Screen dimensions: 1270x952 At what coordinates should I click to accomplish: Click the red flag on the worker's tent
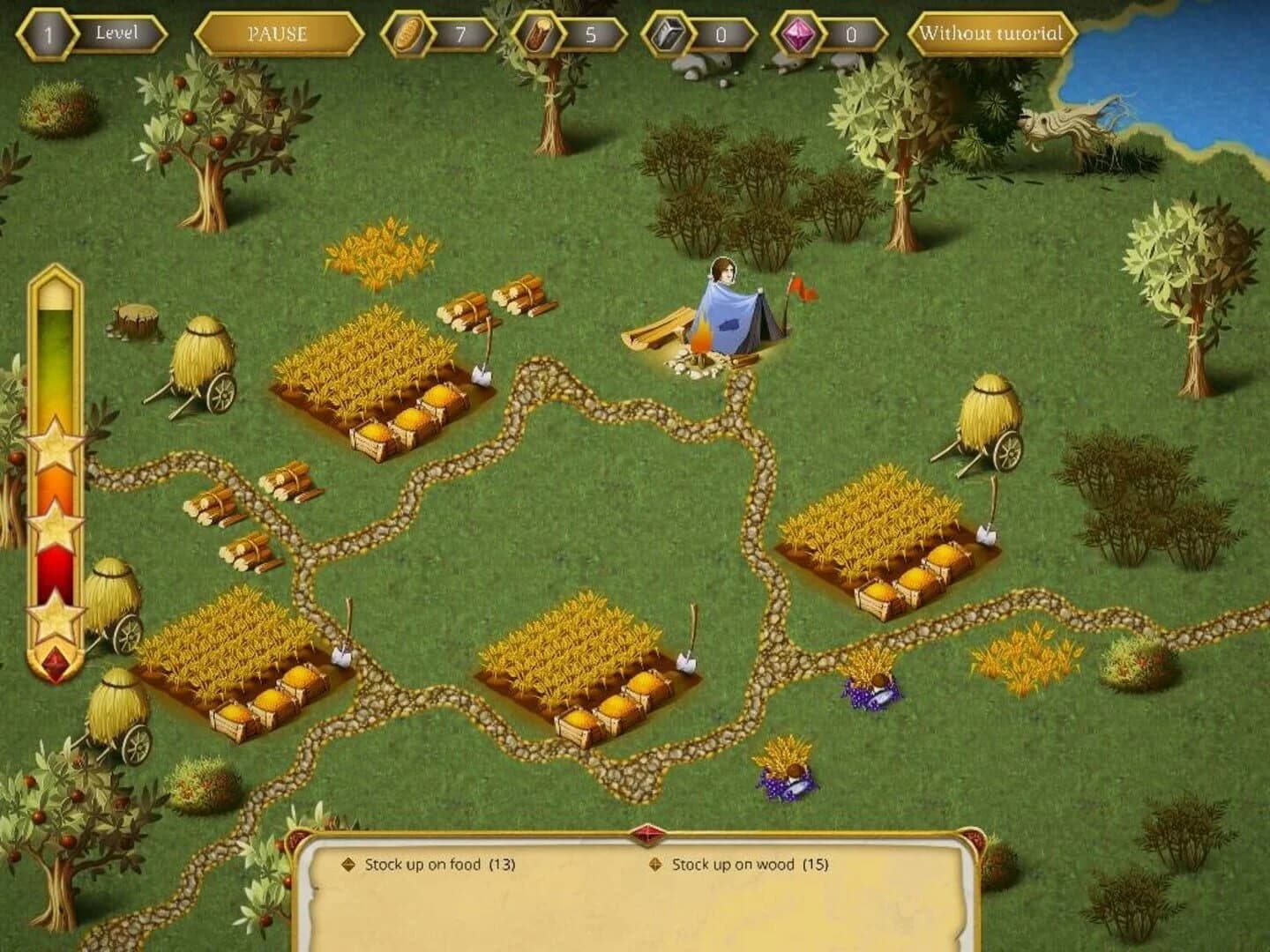click(x=798, y=286)
